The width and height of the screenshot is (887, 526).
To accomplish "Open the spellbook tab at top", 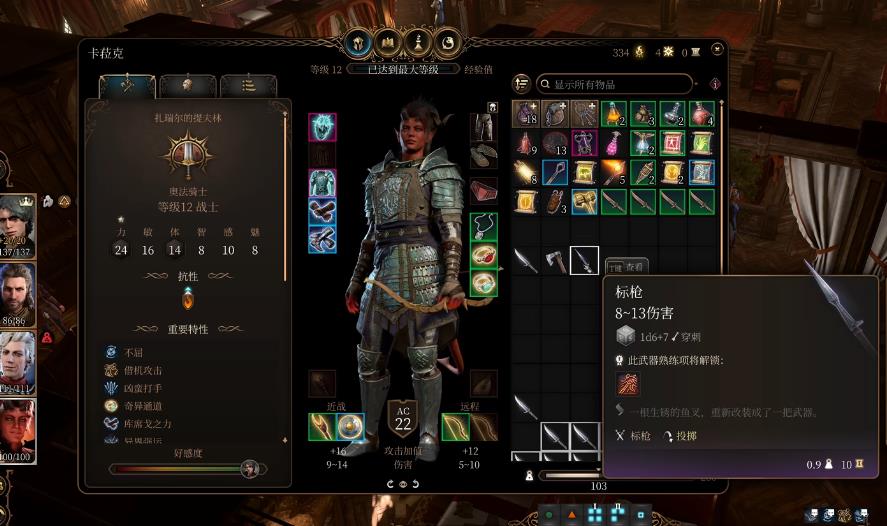I will tap(388, 43).
